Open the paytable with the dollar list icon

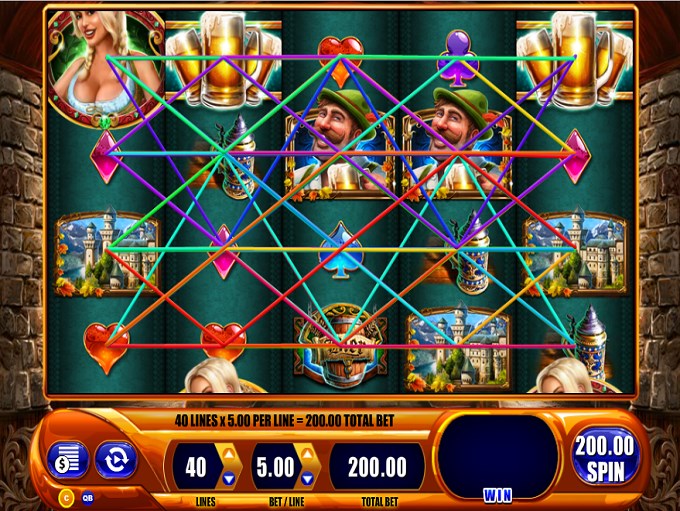click(x=68, y=460)
